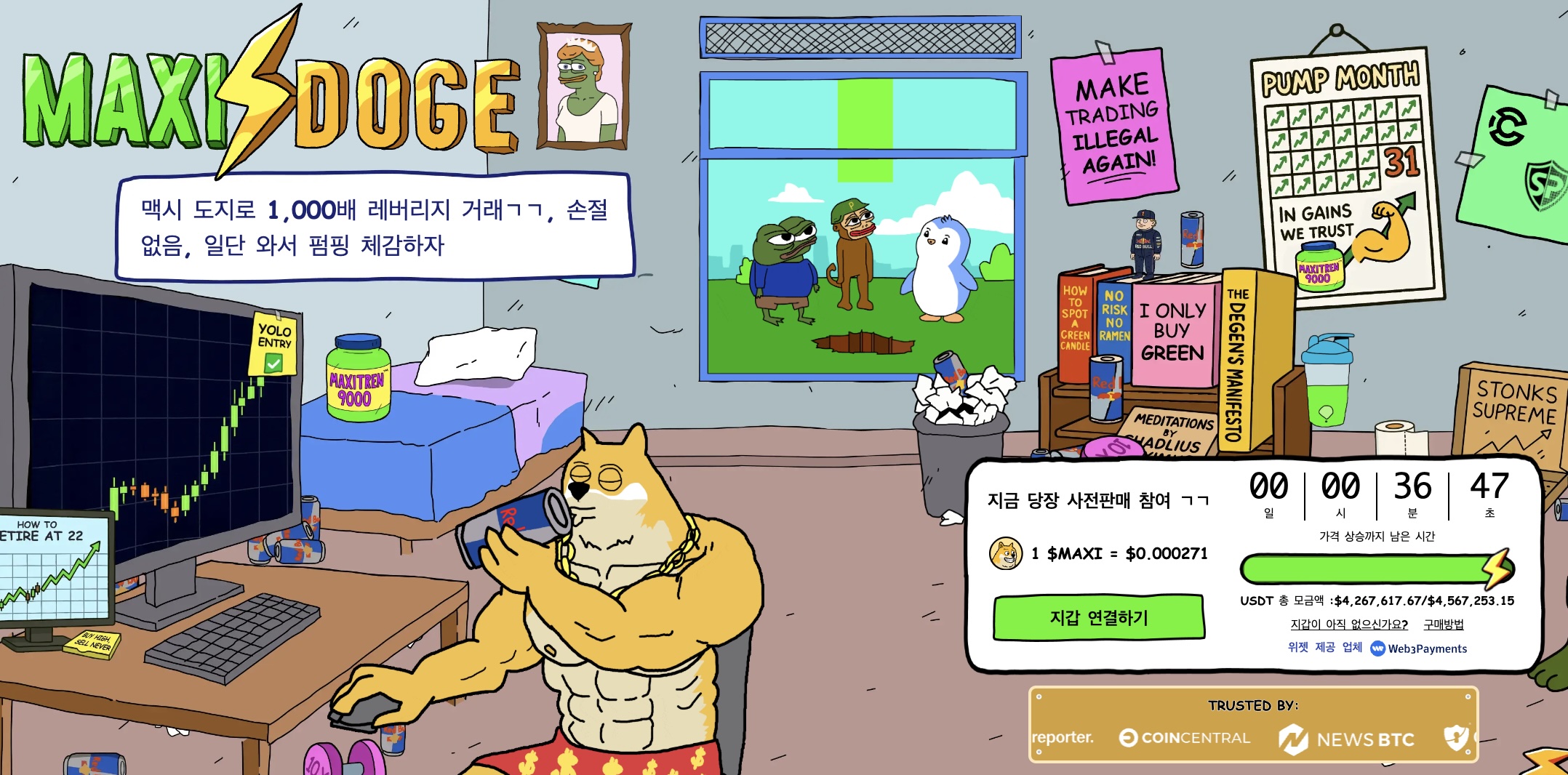The image size is (1568, 775).
Task: Open the 구매방법 how-to-buy link
Action: pos(1444,625)
